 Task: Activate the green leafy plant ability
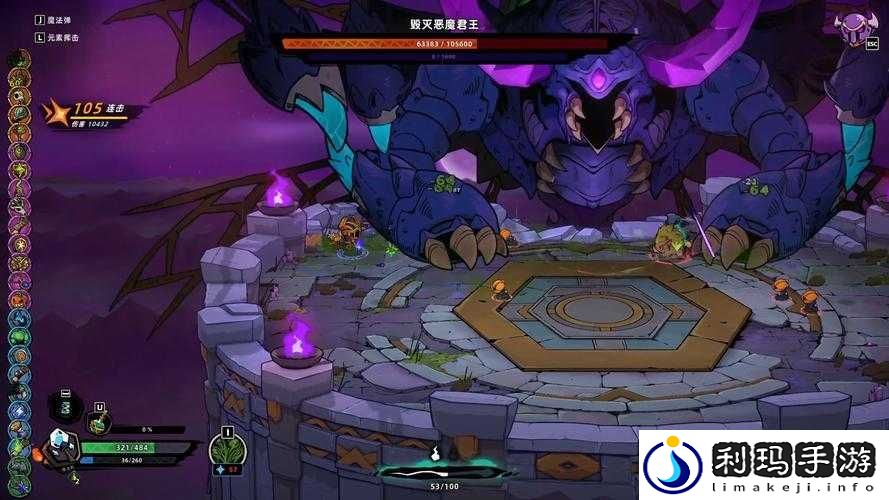[226, 451]
